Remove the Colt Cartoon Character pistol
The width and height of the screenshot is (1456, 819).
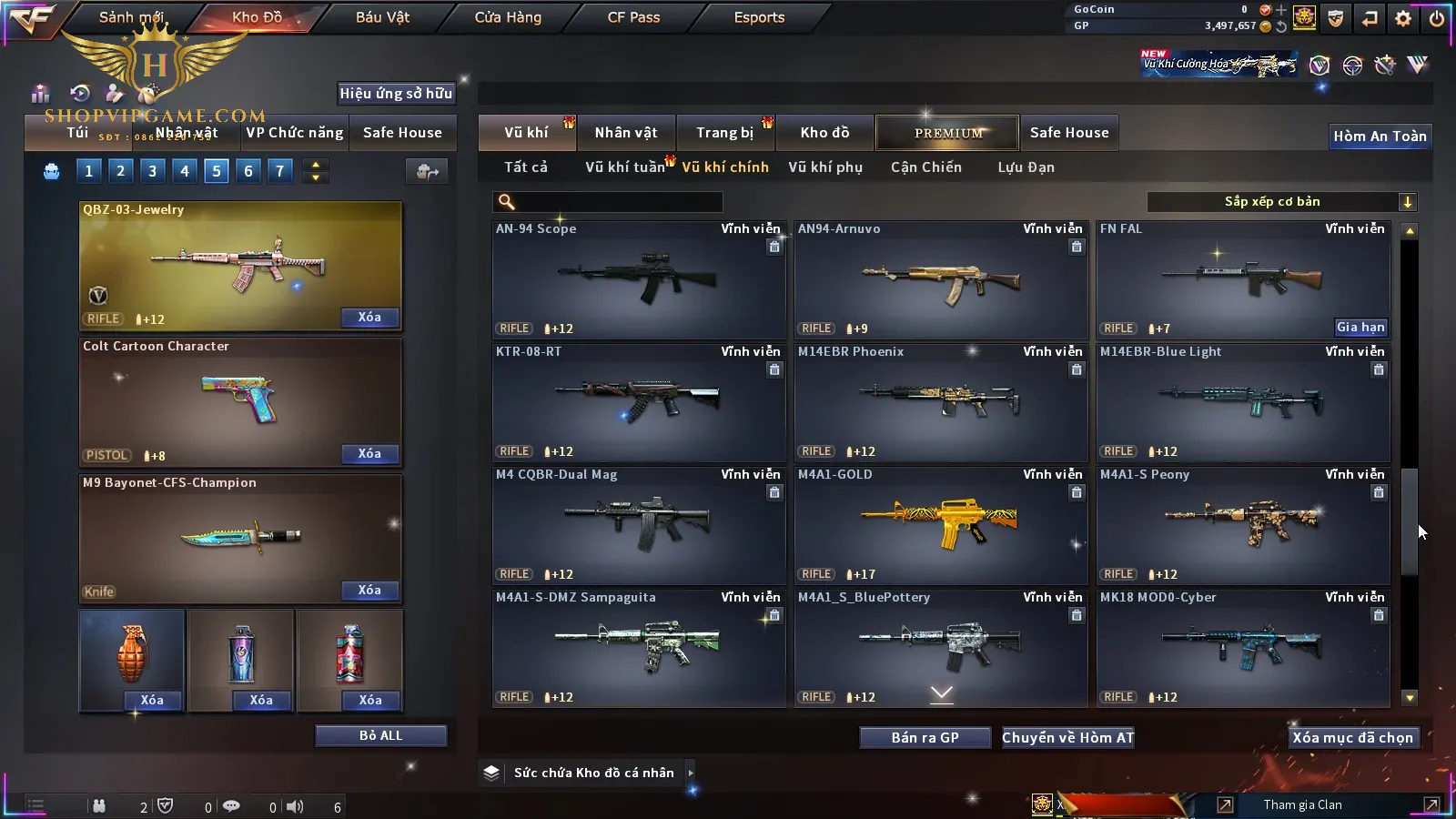369,454
